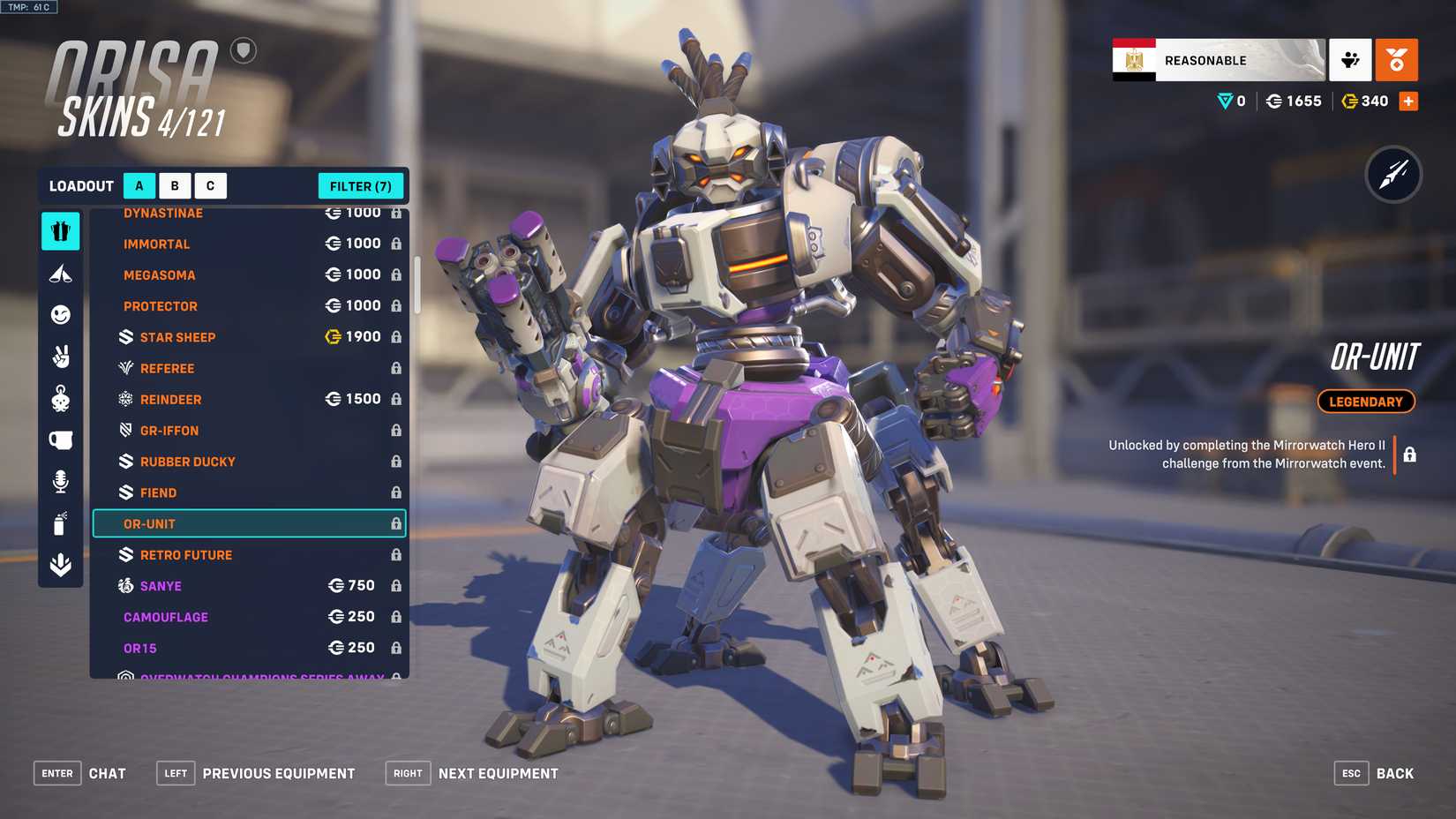Switch to Loadout B
This screenshot has height=819, width=1456.
tap(174, 185)
